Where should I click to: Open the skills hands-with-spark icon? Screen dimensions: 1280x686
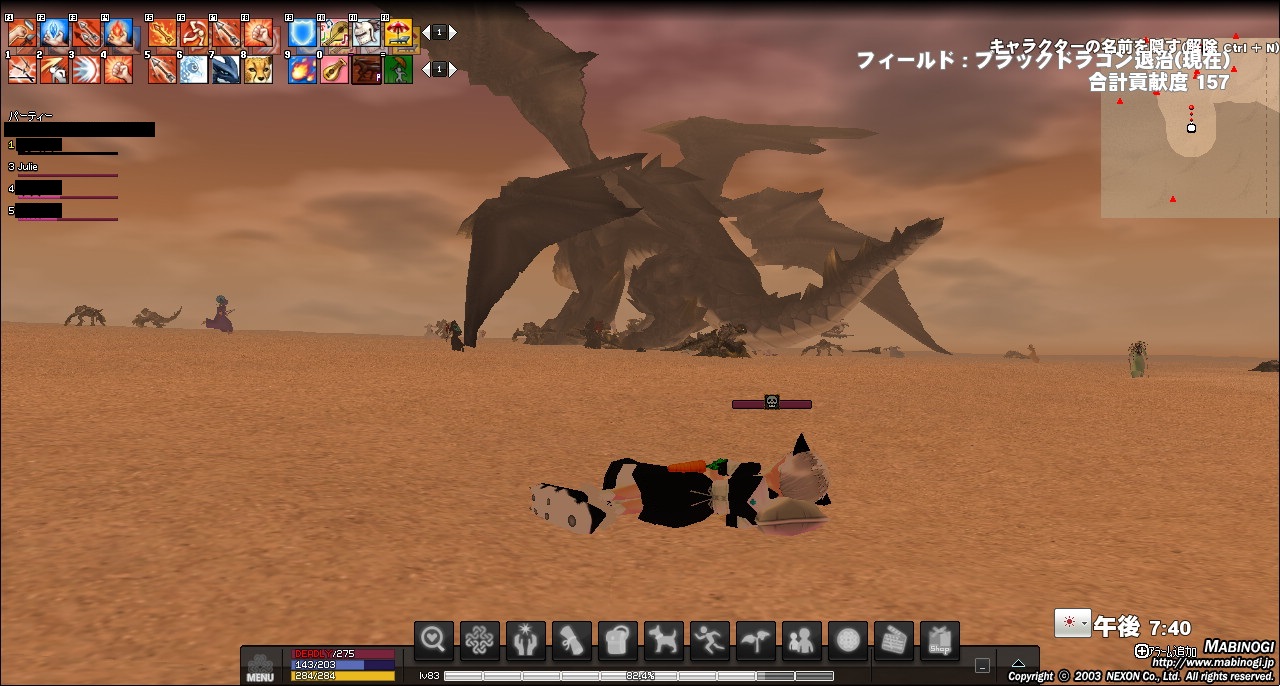[x=526, y=640]
